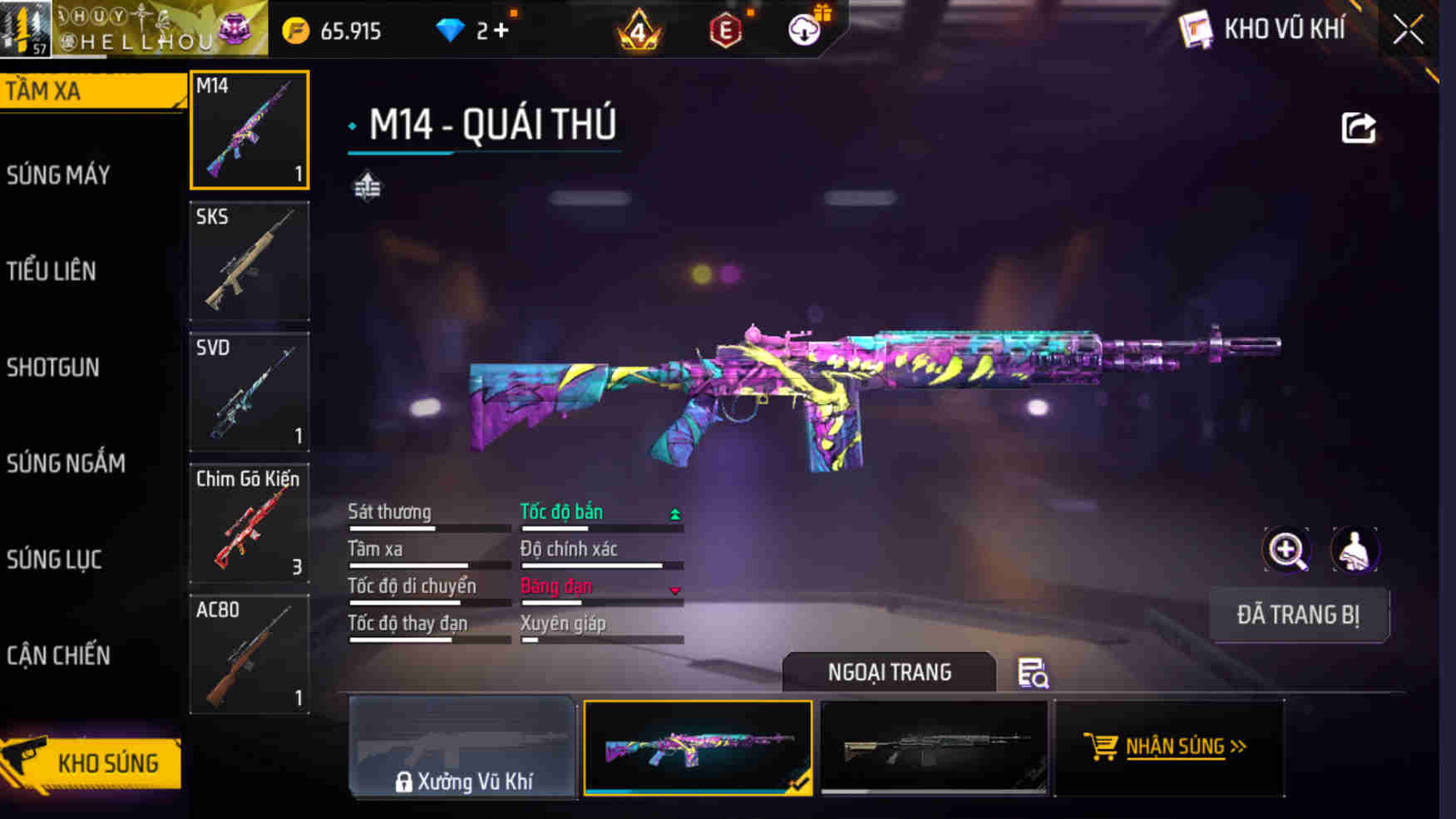
Task: Switch to the SÚNG MÁY category
Action: pos(59,175)
